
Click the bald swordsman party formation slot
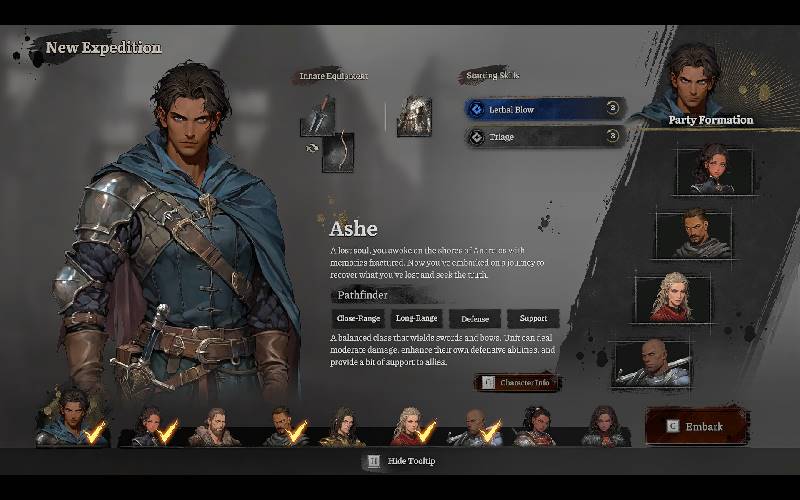click(652, 364)
